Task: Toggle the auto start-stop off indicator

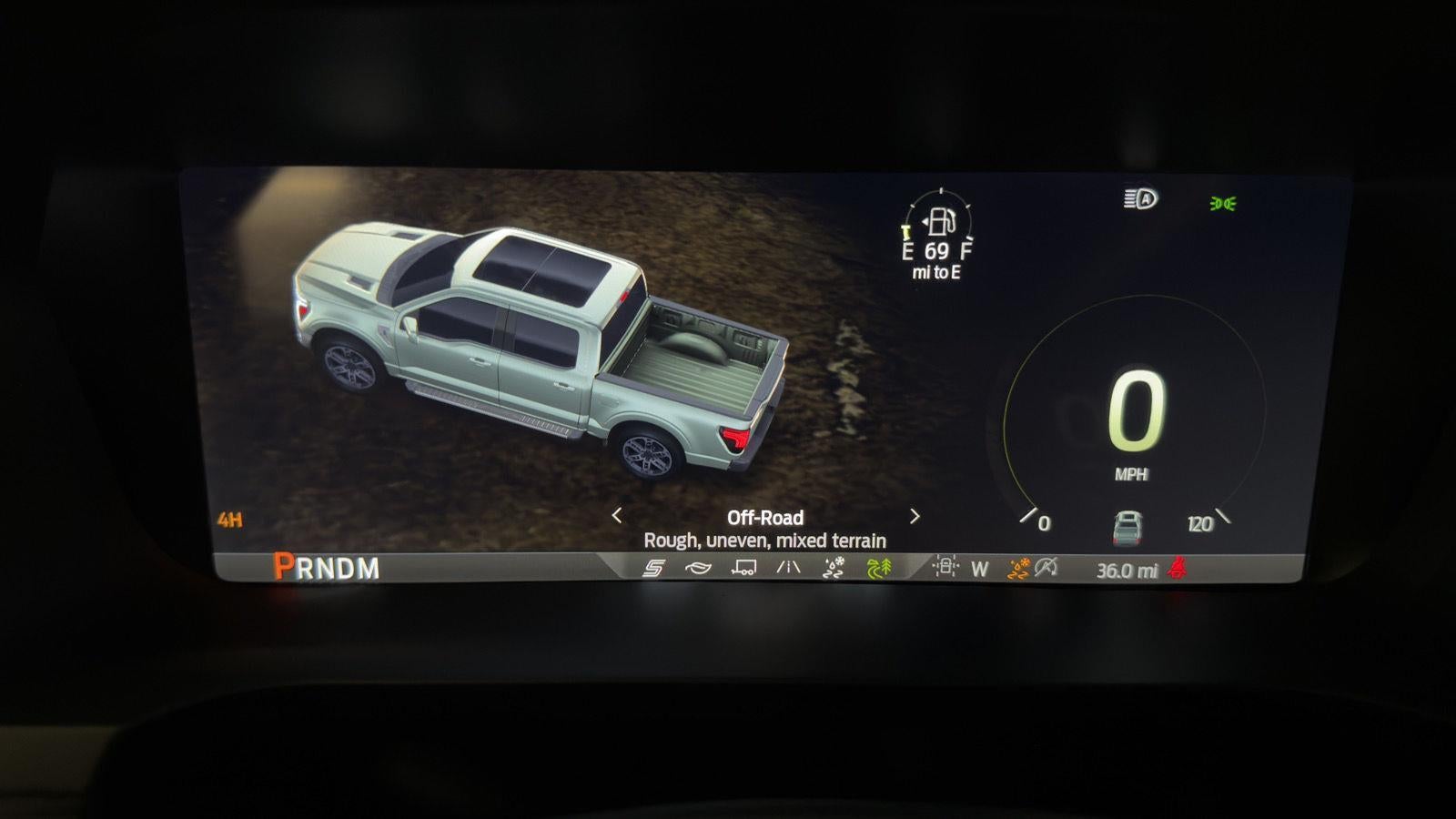Action: [1046, 567]
